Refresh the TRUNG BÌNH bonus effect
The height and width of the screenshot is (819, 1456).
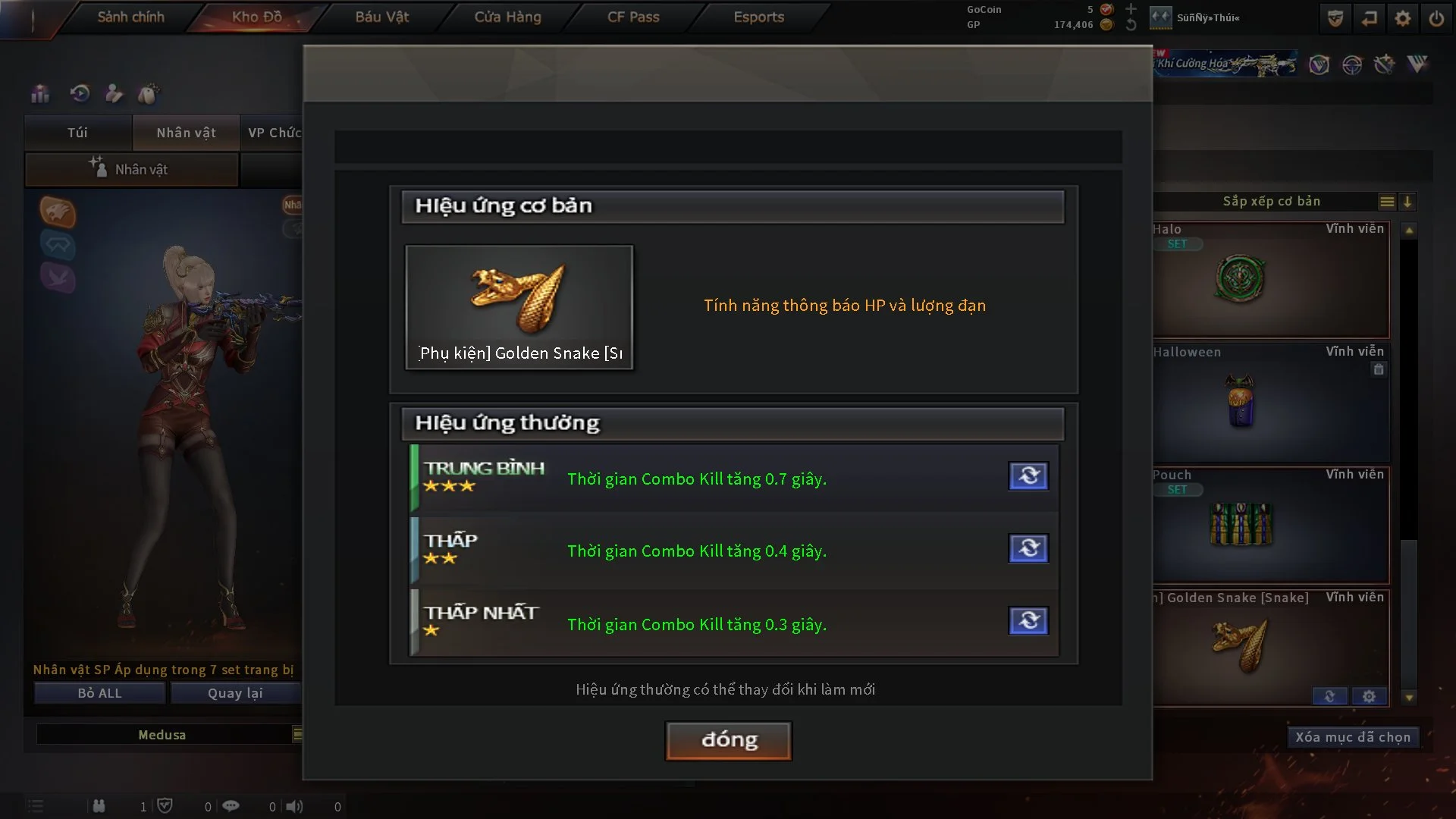[x=1028, y=476]
